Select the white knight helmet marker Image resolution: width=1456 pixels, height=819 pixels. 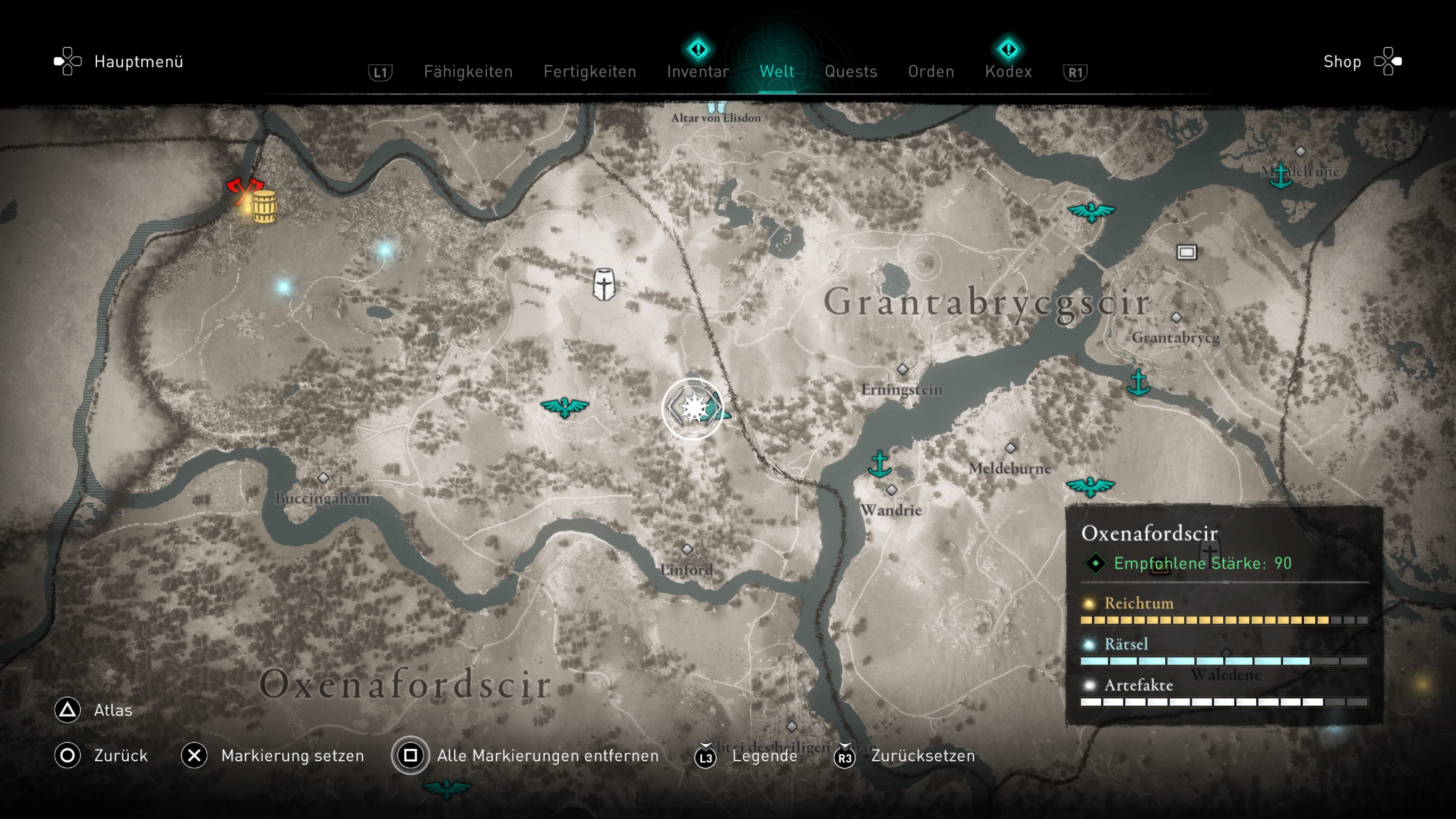[604, 284]
